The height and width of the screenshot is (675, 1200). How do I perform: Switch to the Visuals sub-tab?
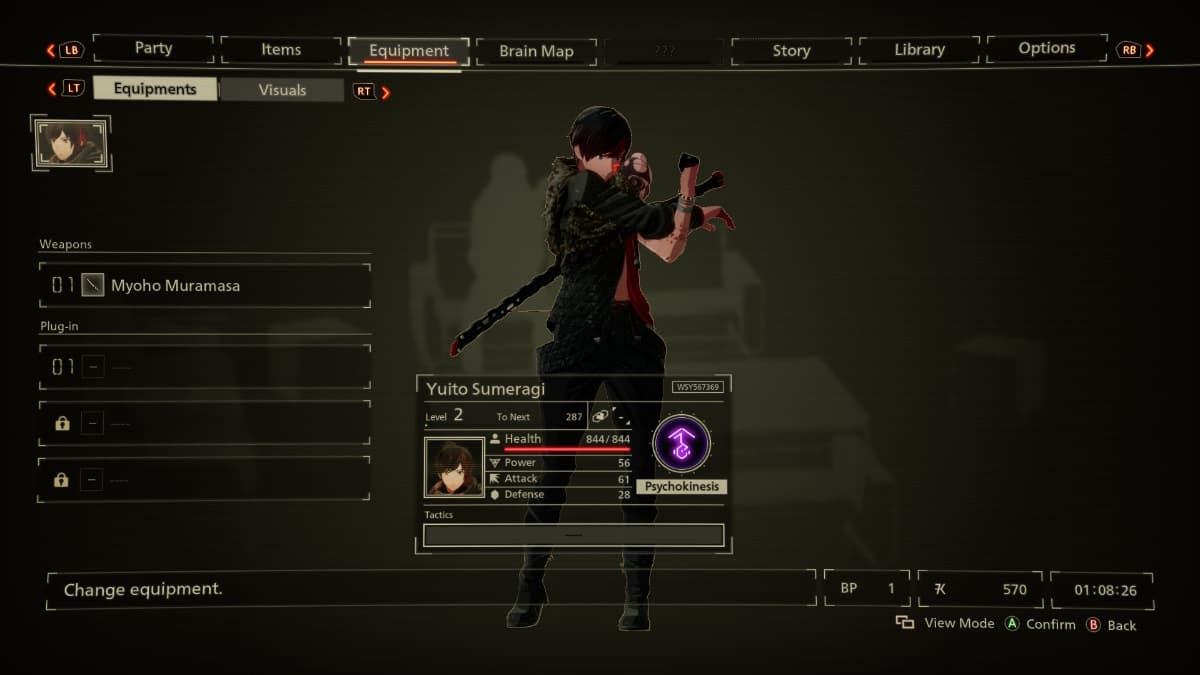tap(282, 90)
